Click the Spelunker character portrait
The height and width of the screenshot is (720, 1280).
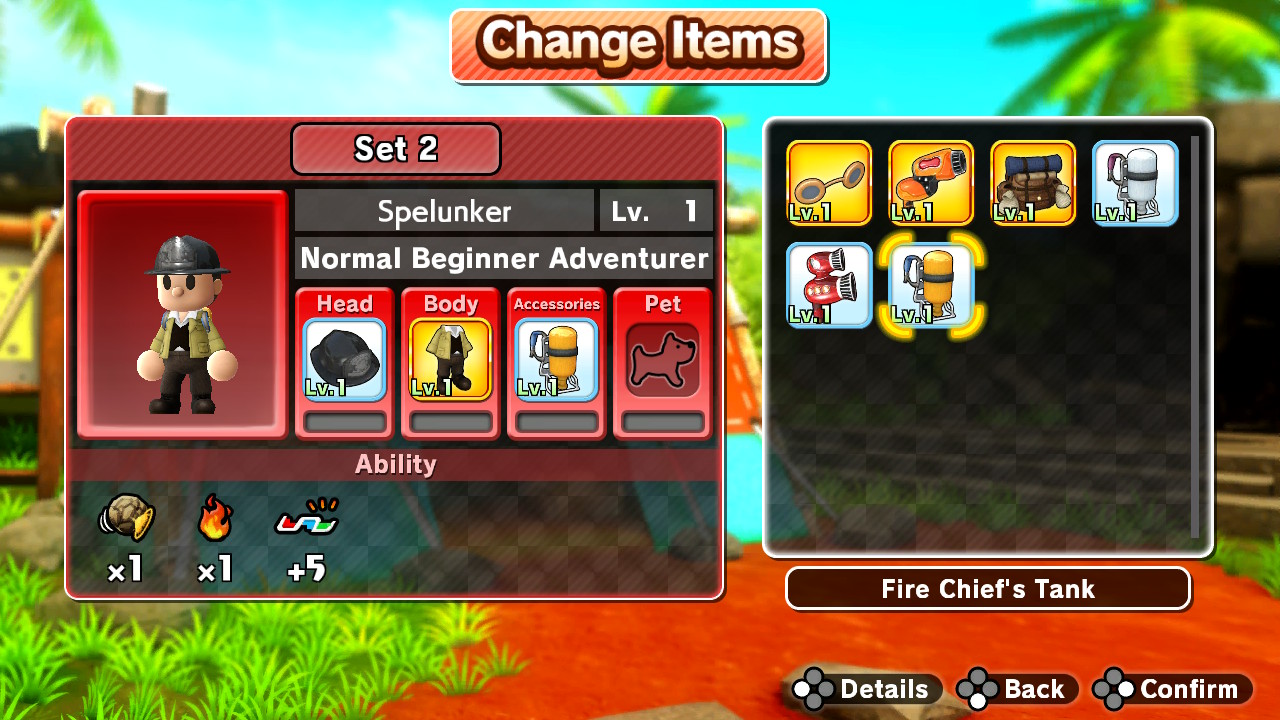pos(181,312)
